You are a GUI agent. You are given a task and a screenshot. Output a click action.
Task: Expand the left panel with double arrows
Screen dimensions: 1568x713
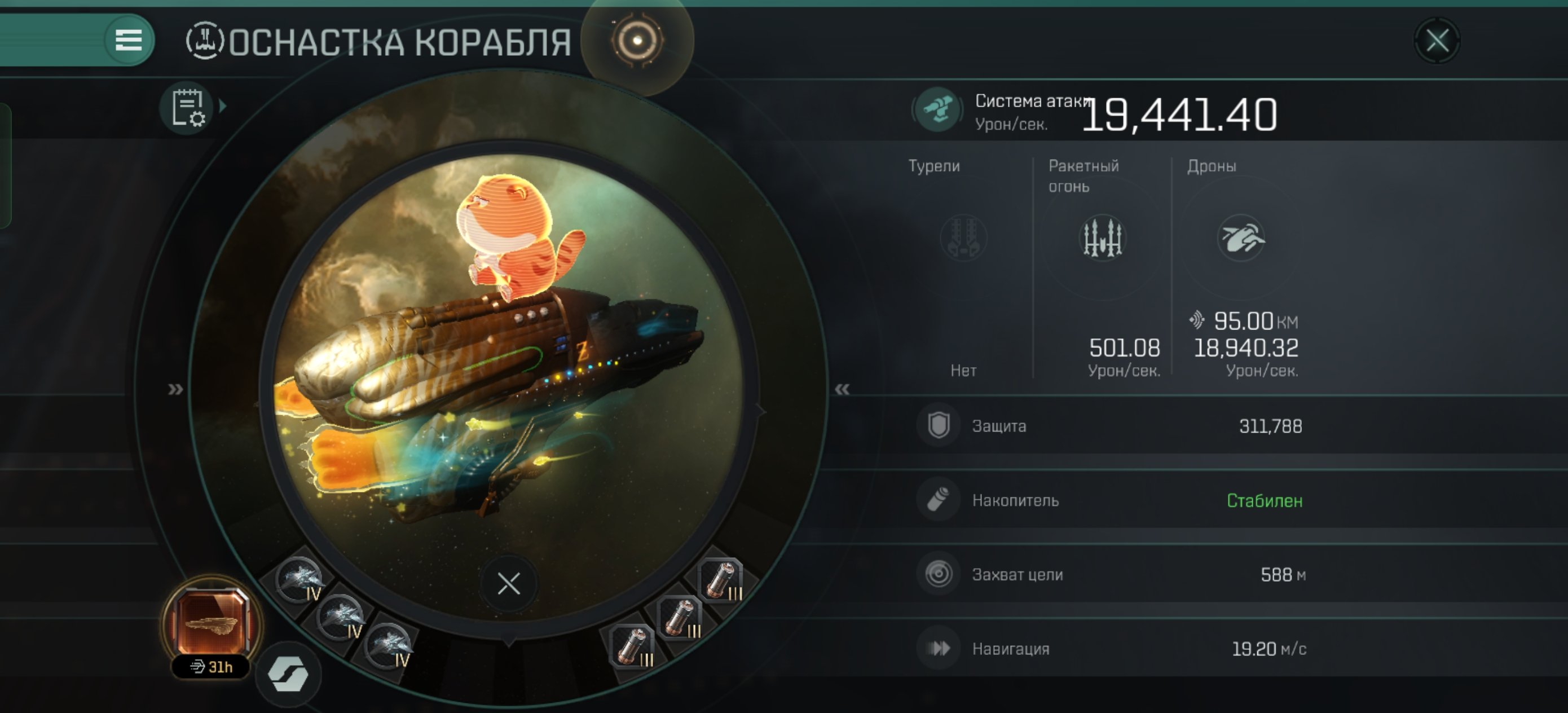tap(175, 389)
